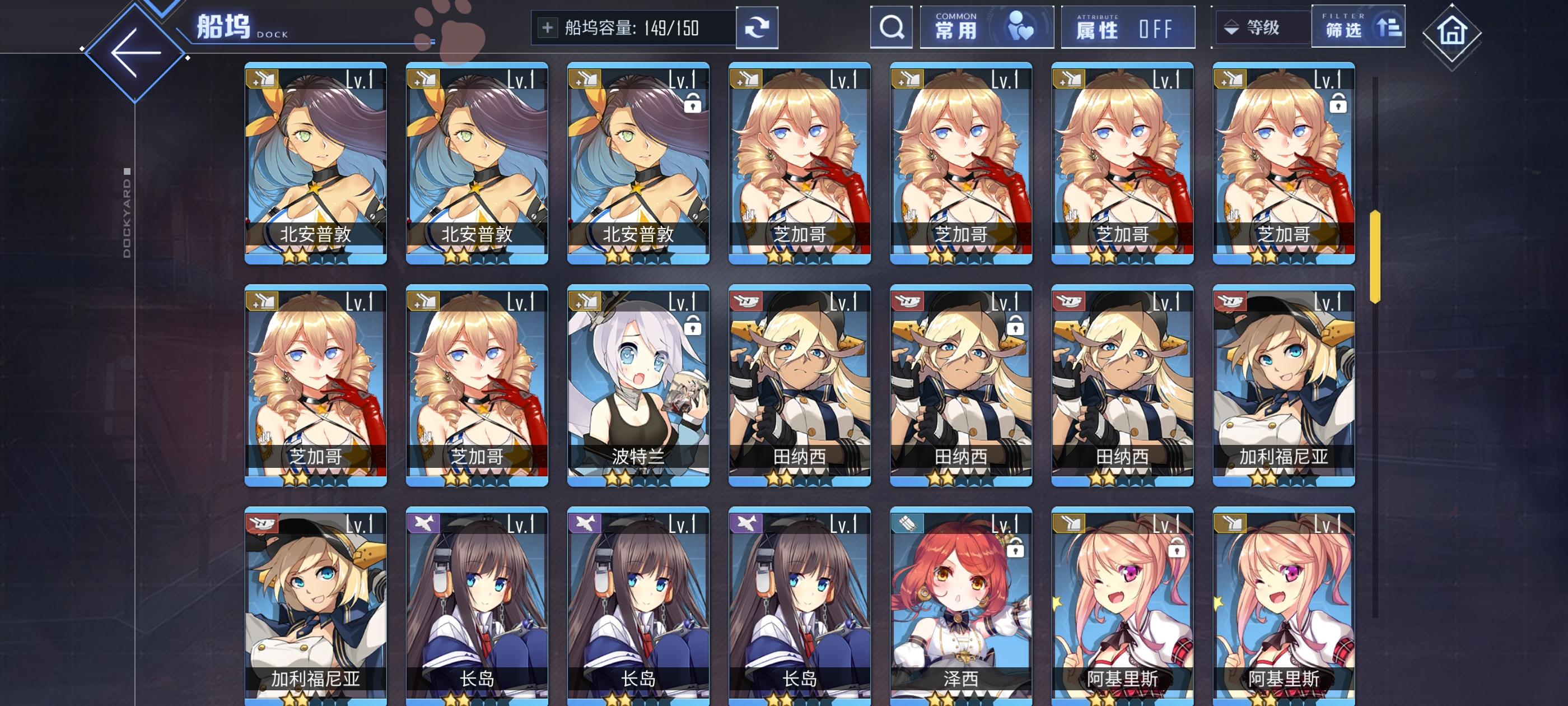Expand the 筛选 filter panel

(1358, 27)
